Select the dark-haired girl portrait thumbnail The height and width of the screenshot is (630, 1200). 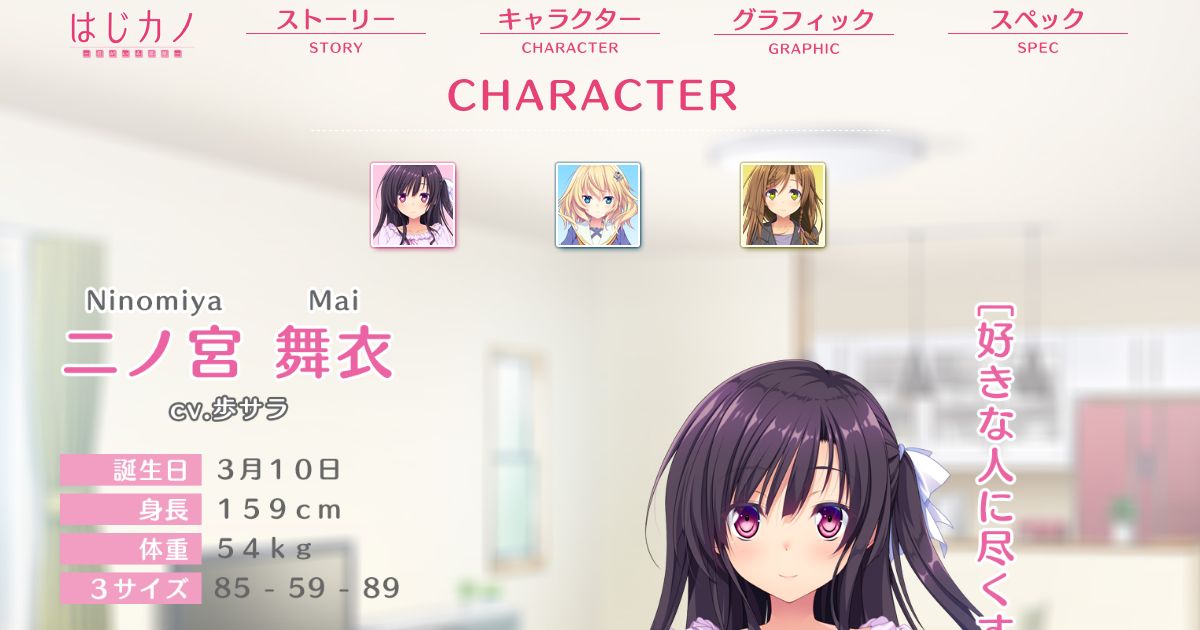coord(413,205)
